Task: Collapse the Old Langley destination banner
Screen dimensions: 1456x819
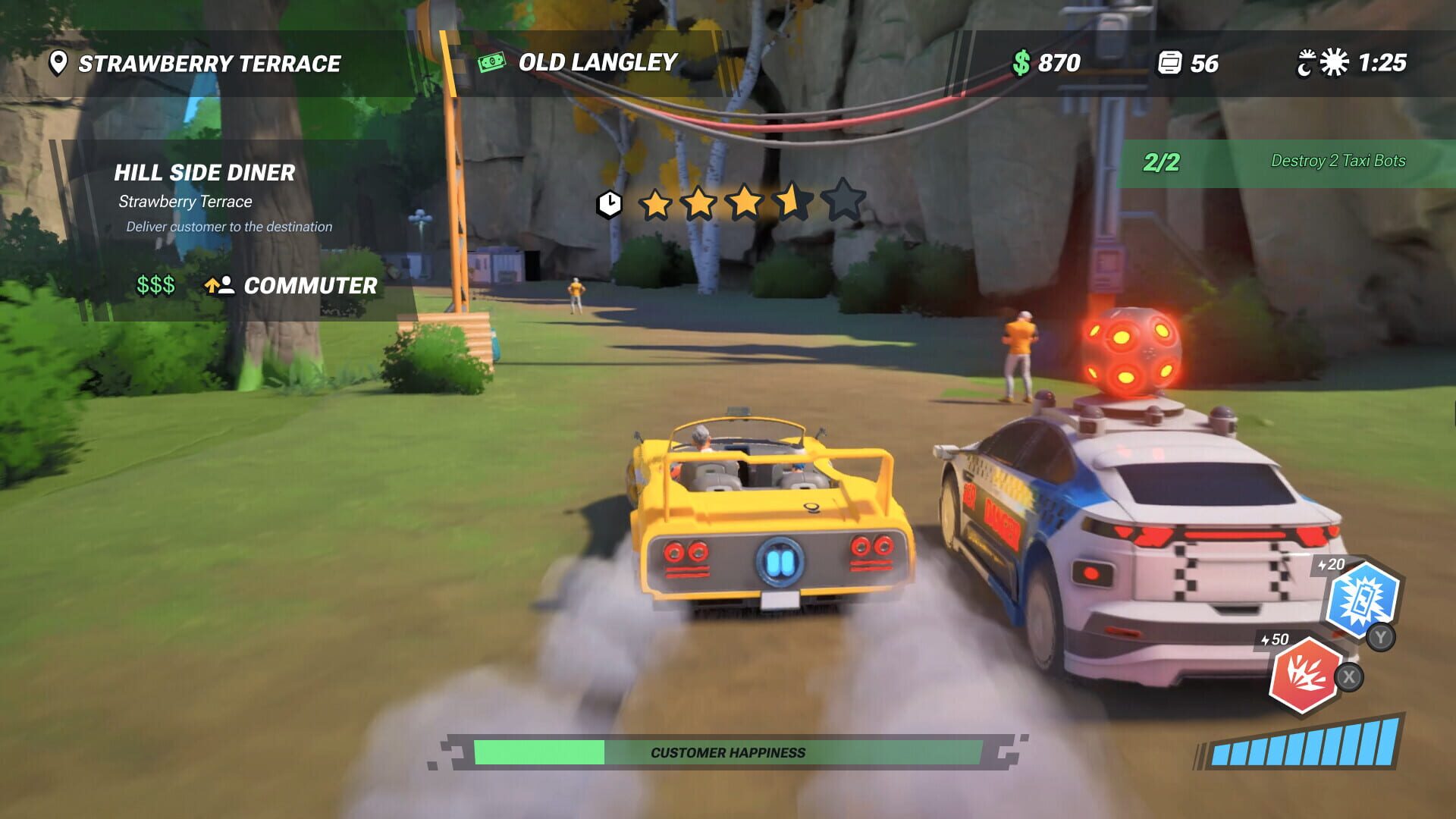Action: pyautogui.click(x=596, y=63)
